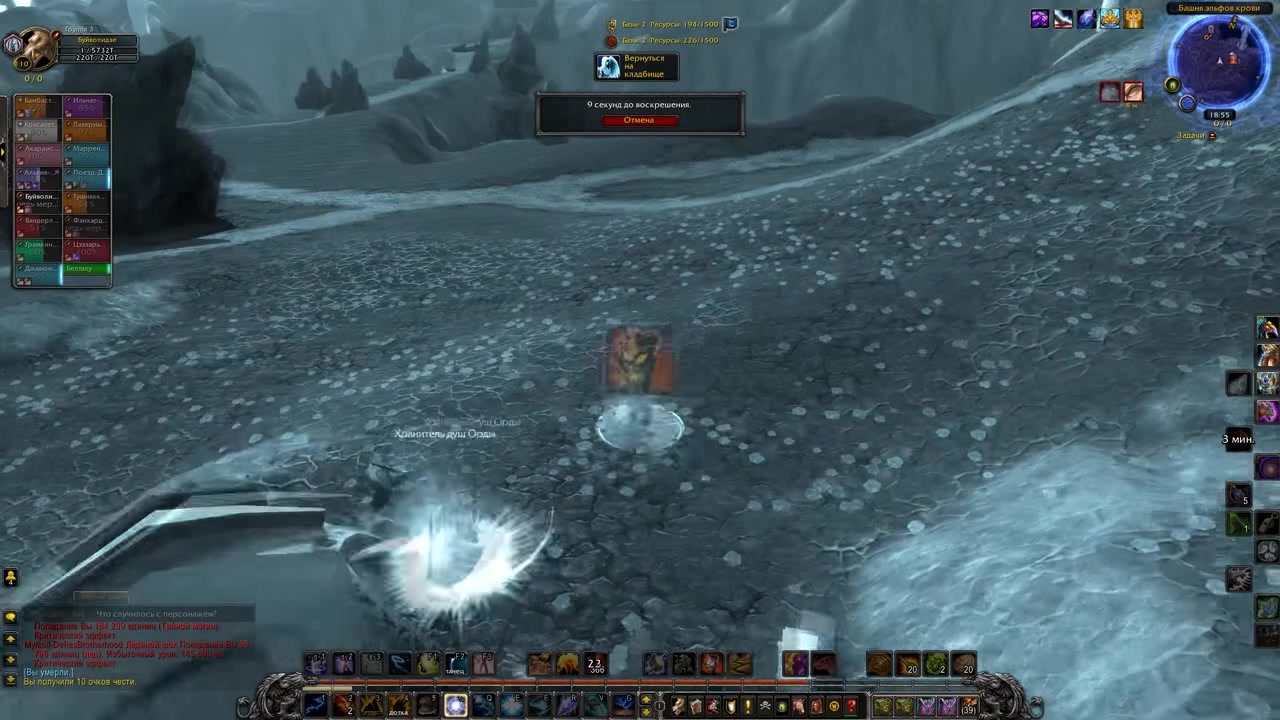Screen dimensions: 1280x720
Task: Select your player portrait frame
Action: (38, 45)
